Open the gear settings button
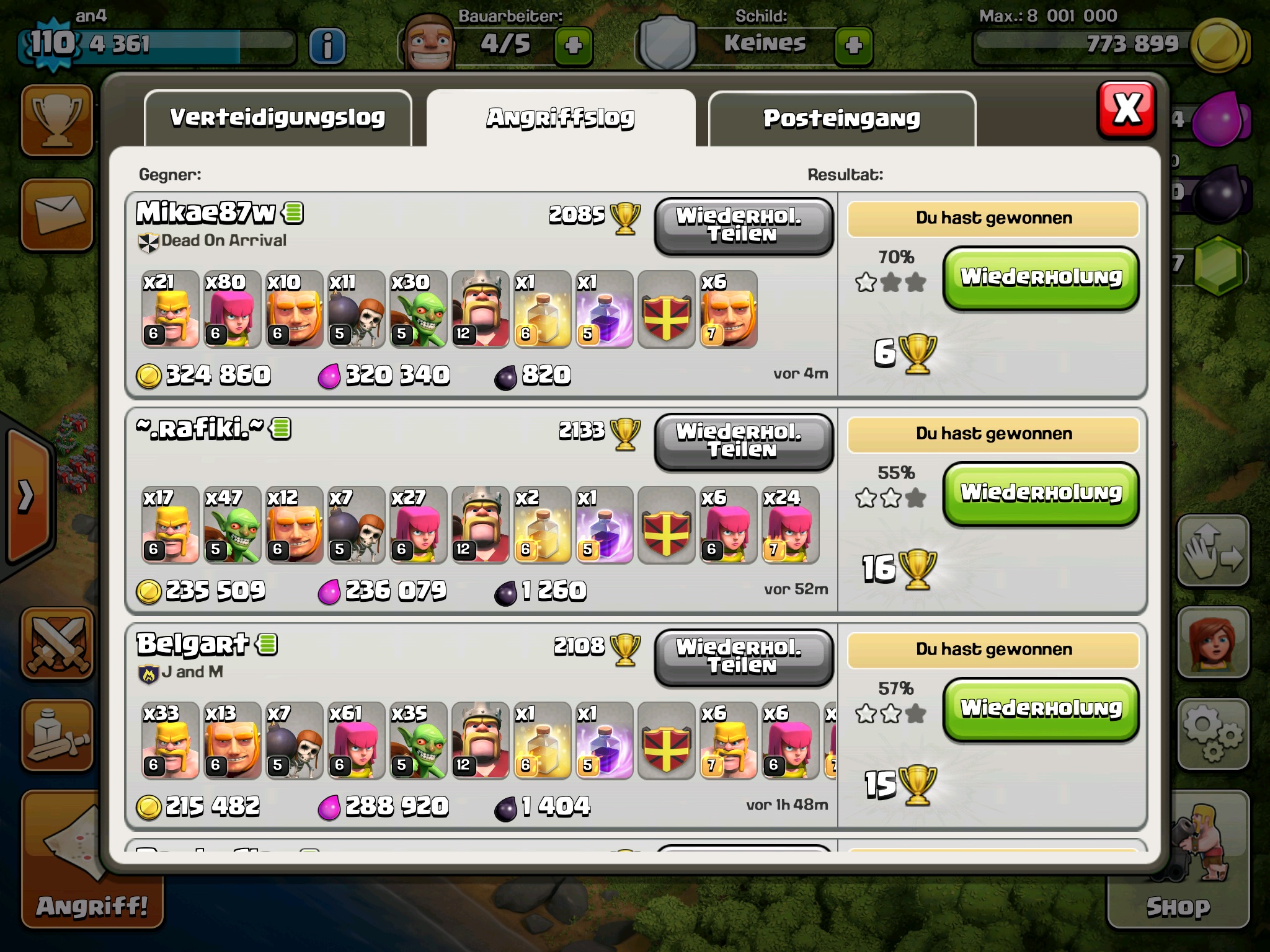Screen dimensions: 1270x952 point(1213,734)
